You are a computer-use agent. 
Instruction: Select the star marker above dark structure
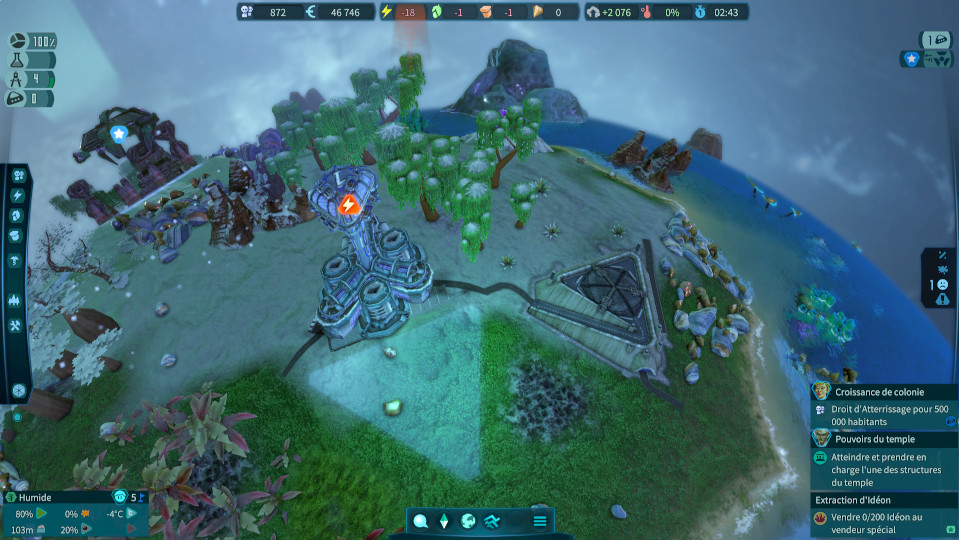point(119,133)
